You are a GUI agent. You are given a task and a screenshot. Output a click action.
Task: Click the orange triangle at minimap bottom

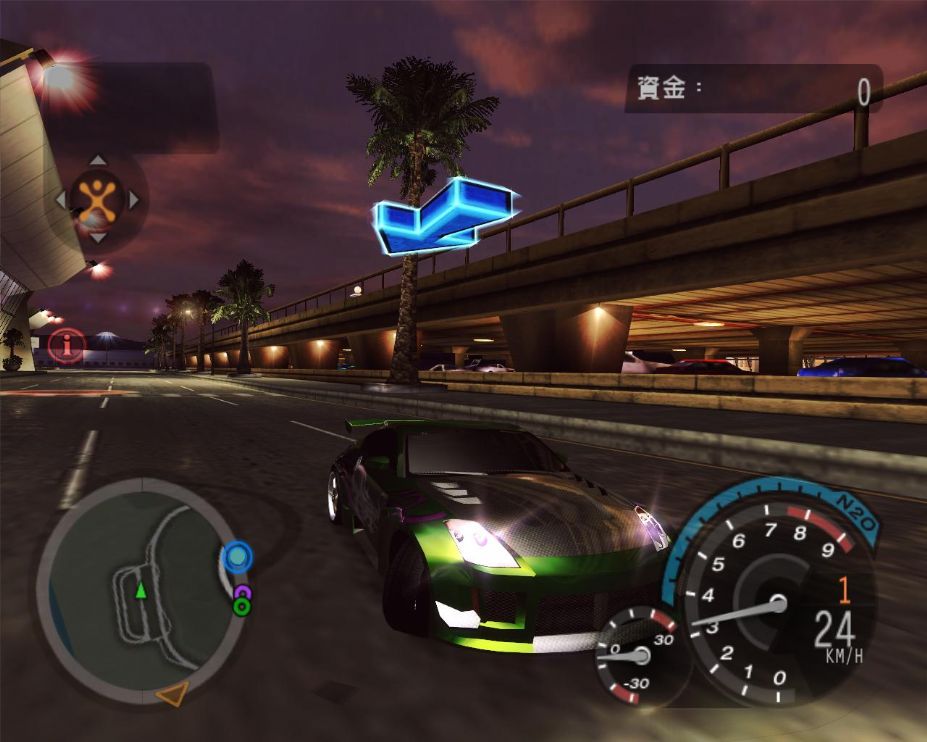coord(172,693)
